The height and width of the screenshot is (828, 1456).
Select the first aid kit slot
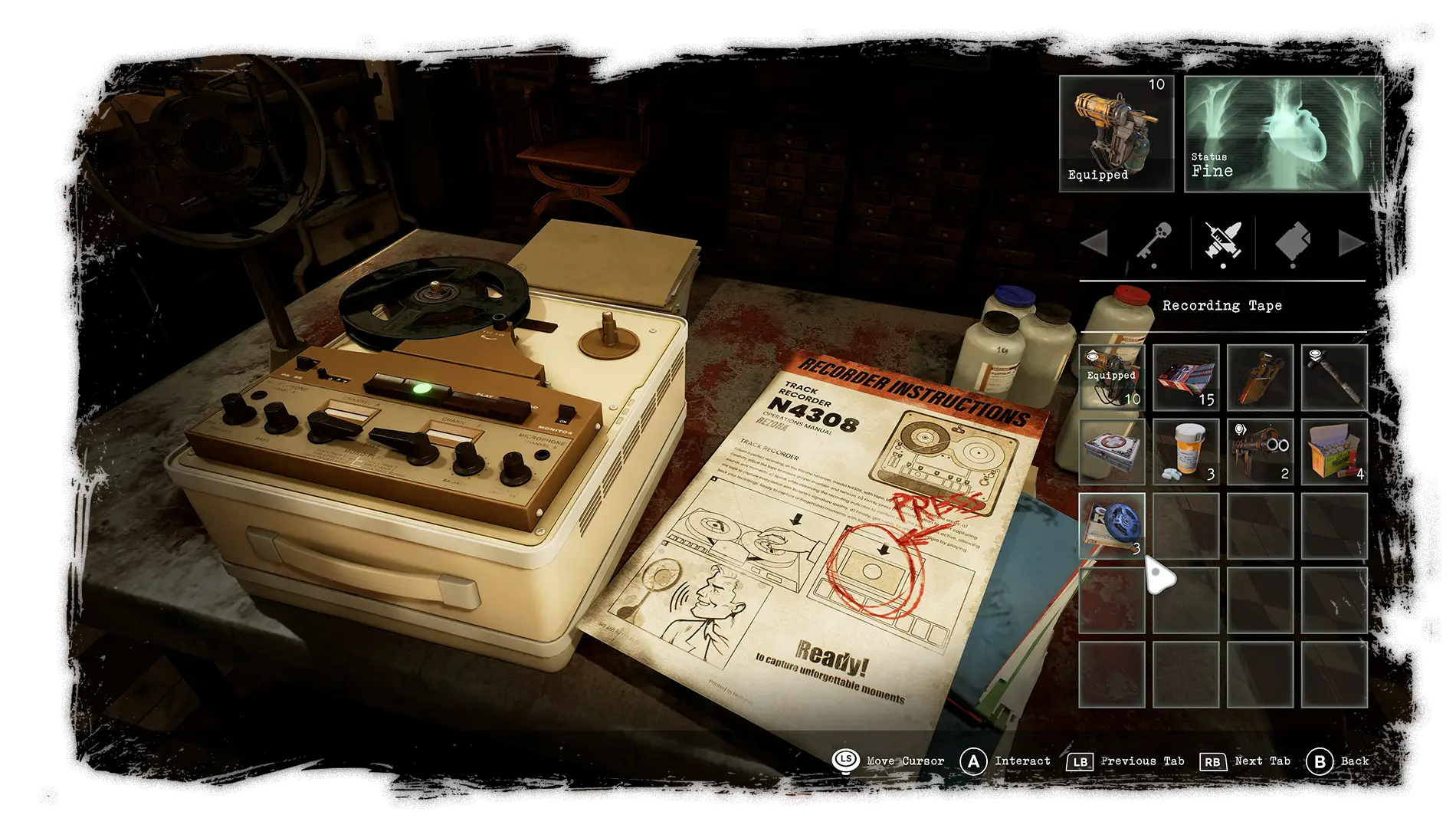(1111, 452)
